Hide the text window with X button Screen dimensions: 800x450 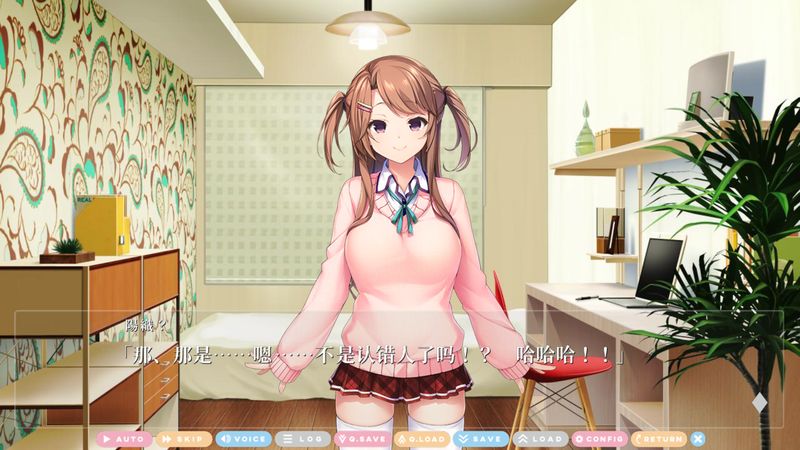(698, 439)
